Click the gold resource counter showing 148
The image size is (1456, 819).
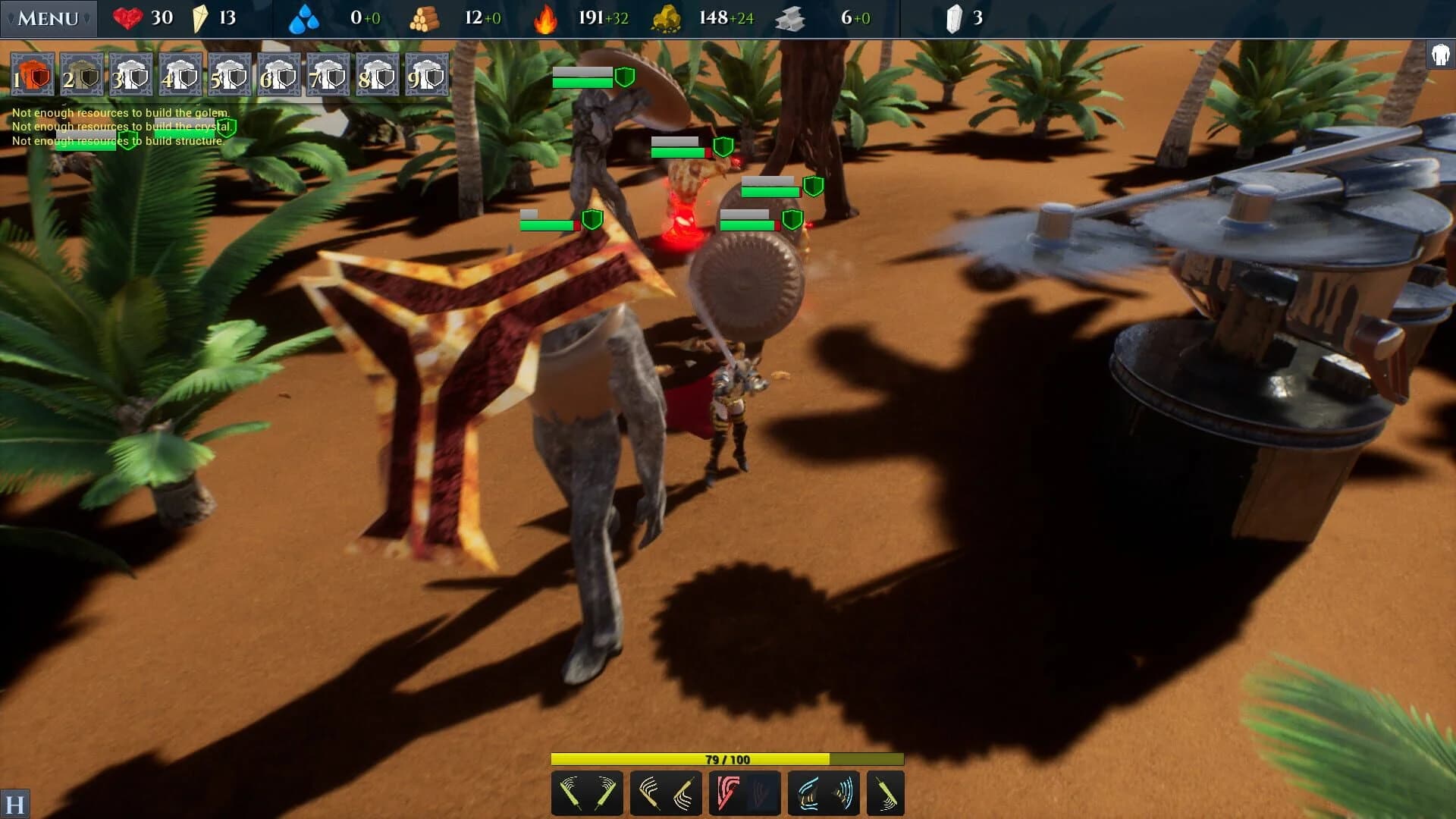point(711,17)
